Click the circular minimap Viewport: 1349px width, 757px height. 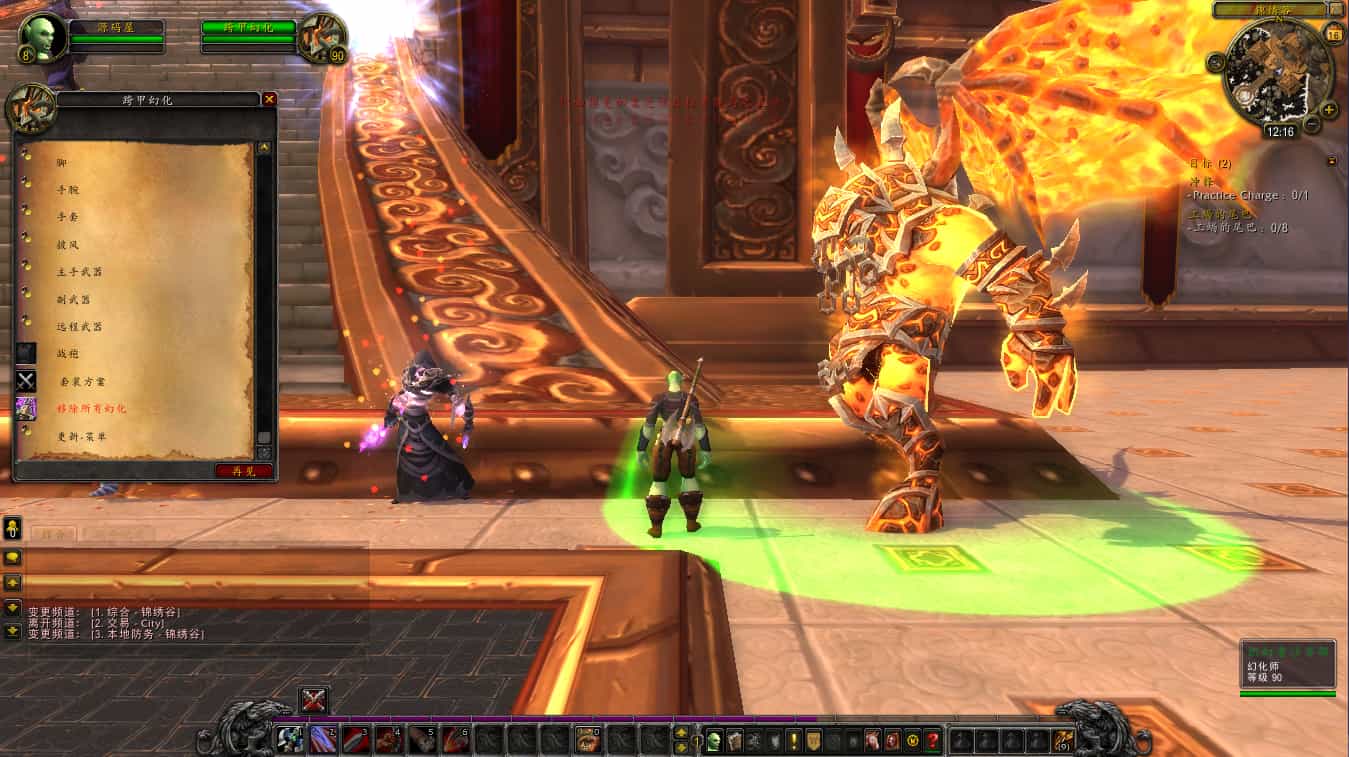[1278, 68]
